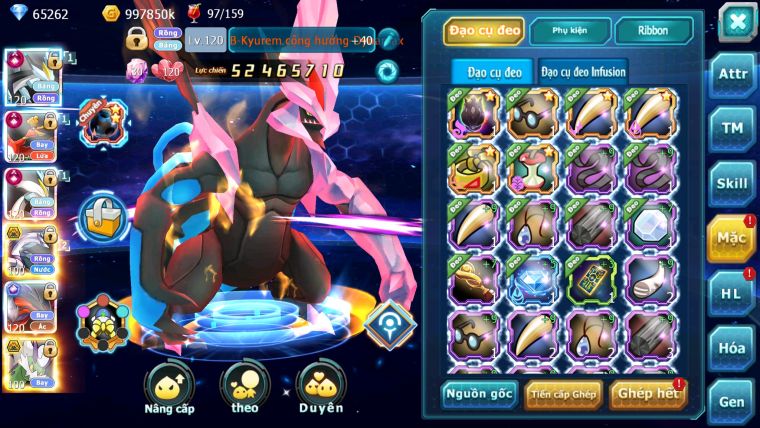The height and width of the screenshot is (428, 760).
Task: Select the blue diamond held item
Action: pyautogui.click(x=531, y=279)
